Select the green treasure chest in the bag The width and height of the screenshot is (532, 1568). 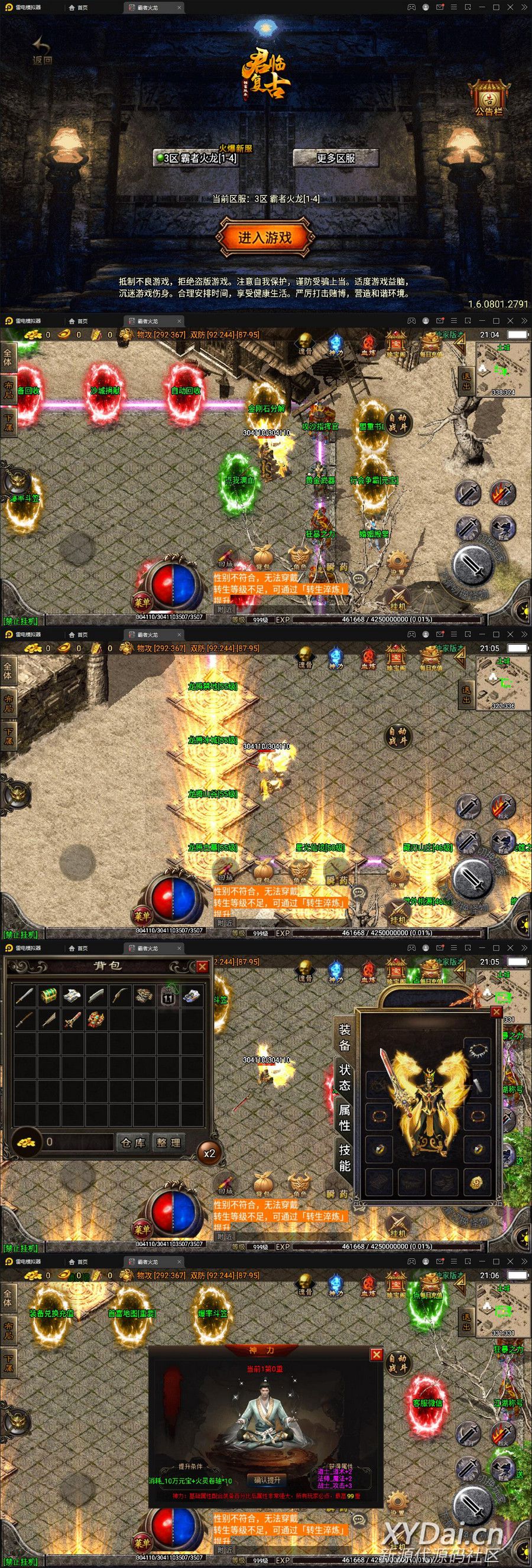point(48,997)
